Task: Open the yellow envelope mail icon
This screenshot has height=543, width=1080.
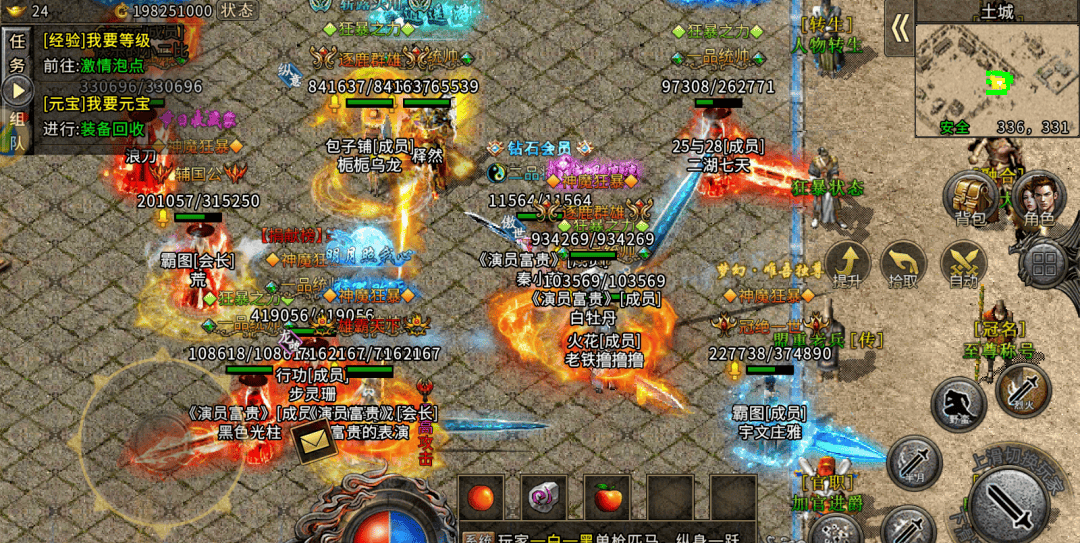Action: pyautogui.click(x=314, y=439)
